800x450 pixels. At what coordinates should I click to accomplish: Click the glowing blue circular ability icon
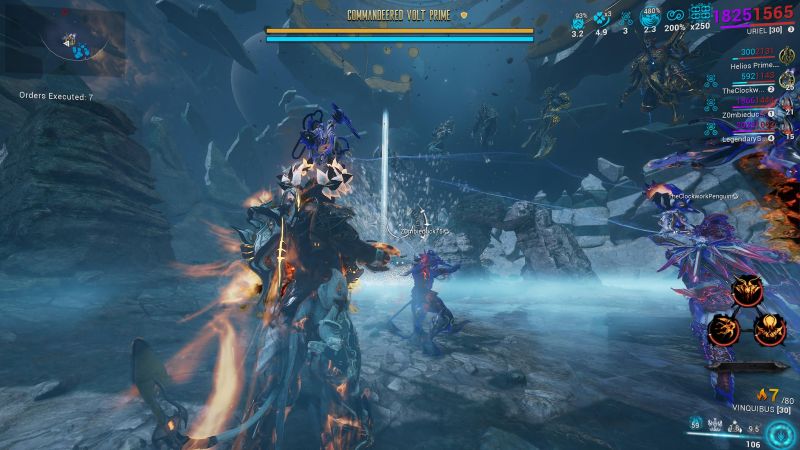[780, 429]
